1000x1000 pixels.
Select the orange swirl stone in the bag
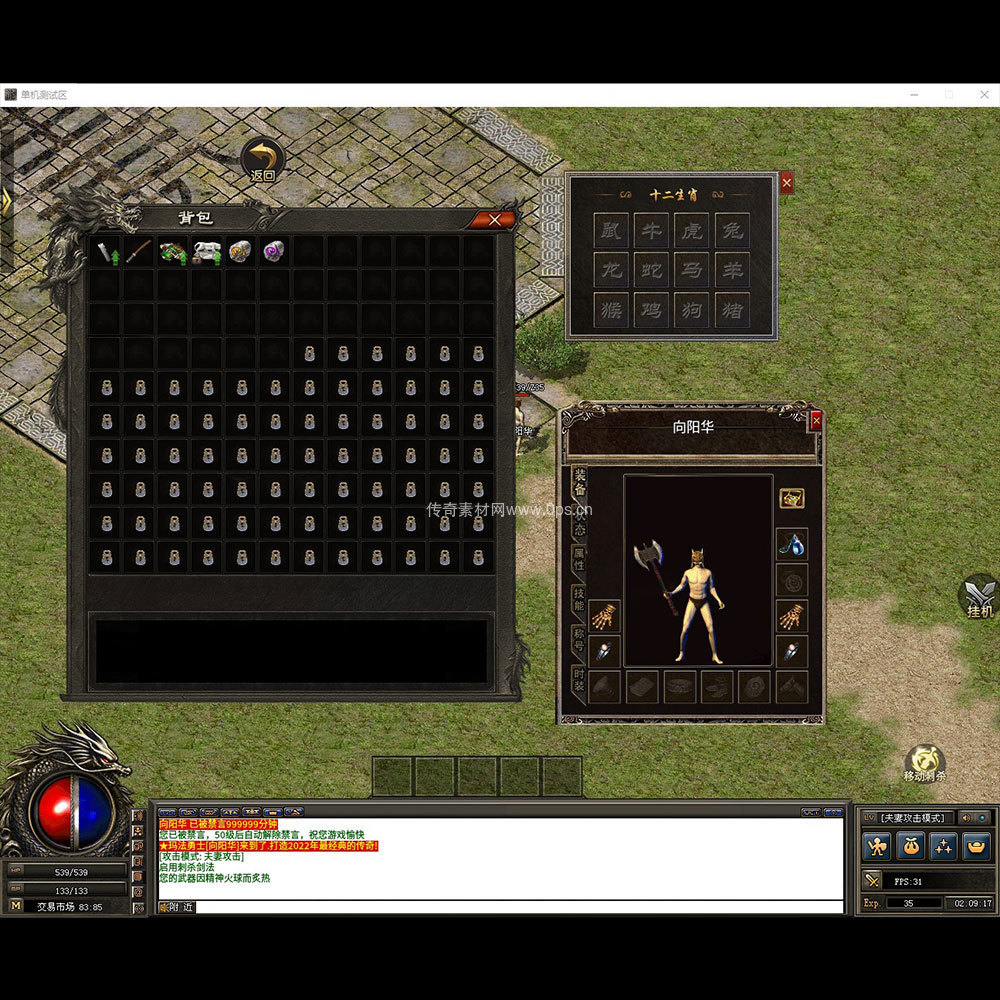coord(240,251)
